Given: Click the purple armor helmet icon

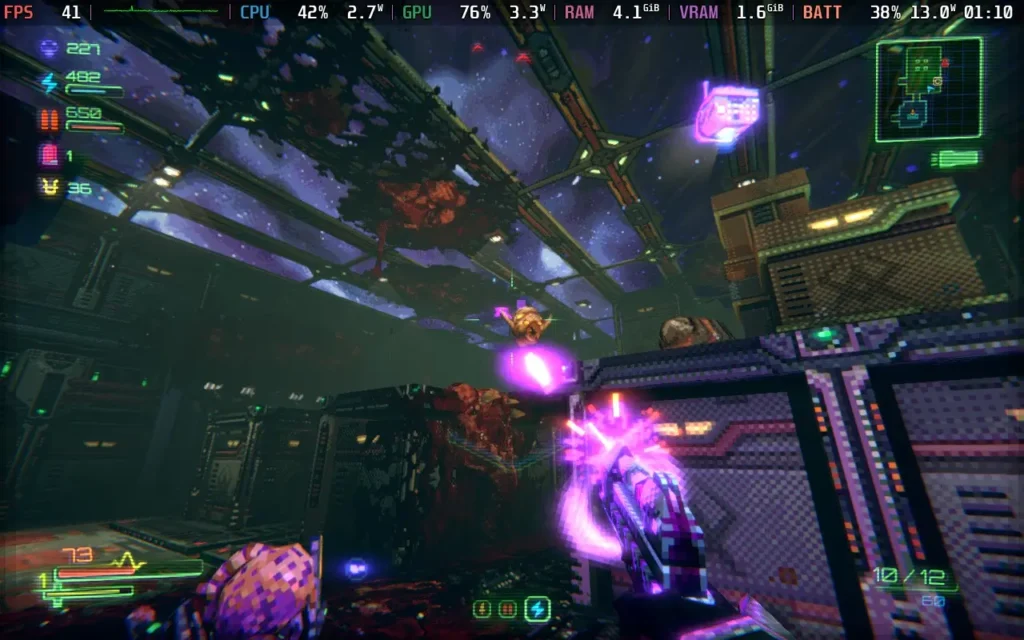Looking at the screenshot, I should pos(48,48).
